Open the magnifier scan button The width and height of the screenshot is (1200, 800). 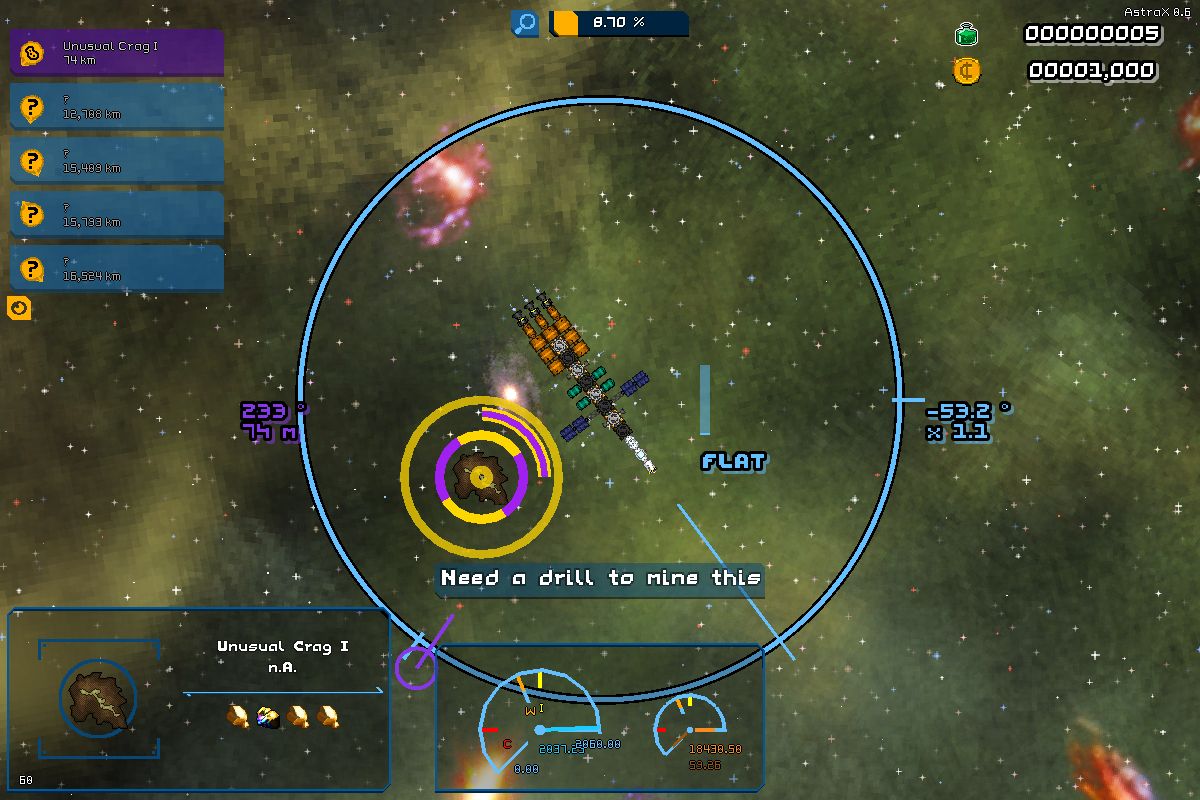[x=525, y=23]
